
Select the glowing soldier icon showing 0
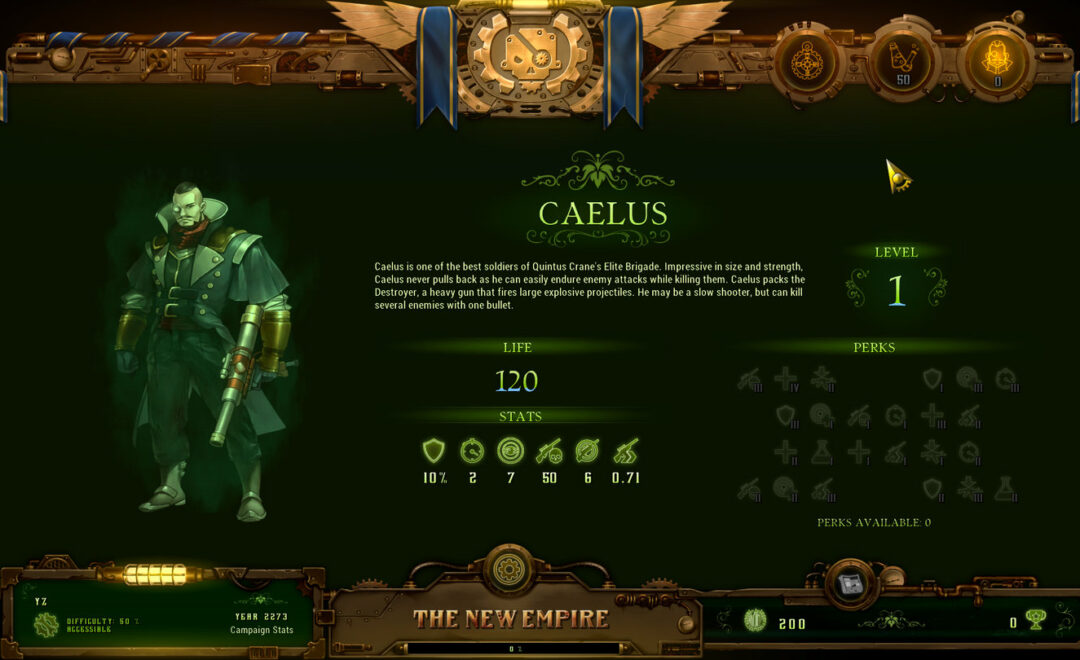[997, 60]
